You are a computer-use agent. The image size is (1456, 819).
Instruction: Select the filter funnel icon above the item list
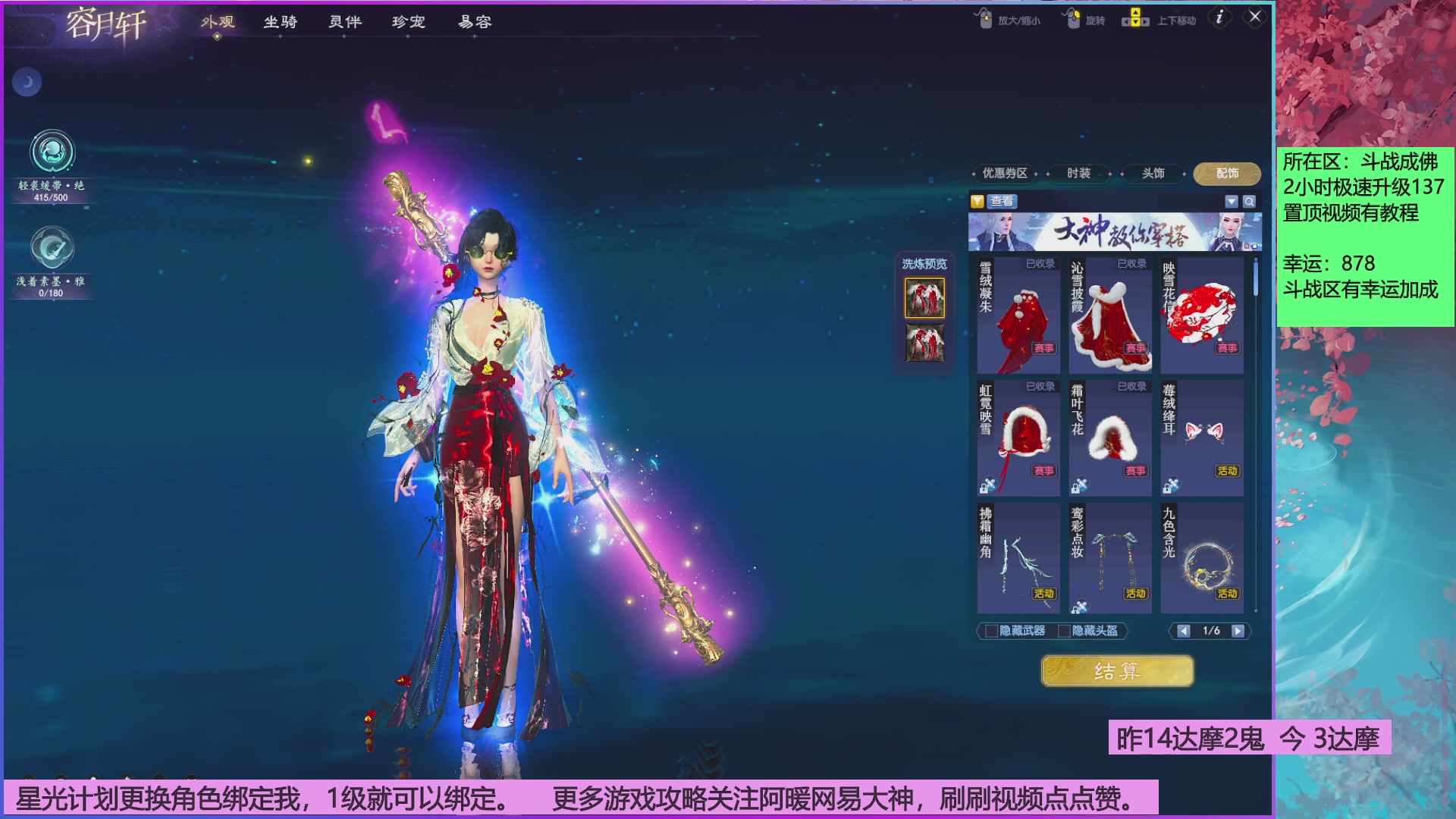[980, 202]
